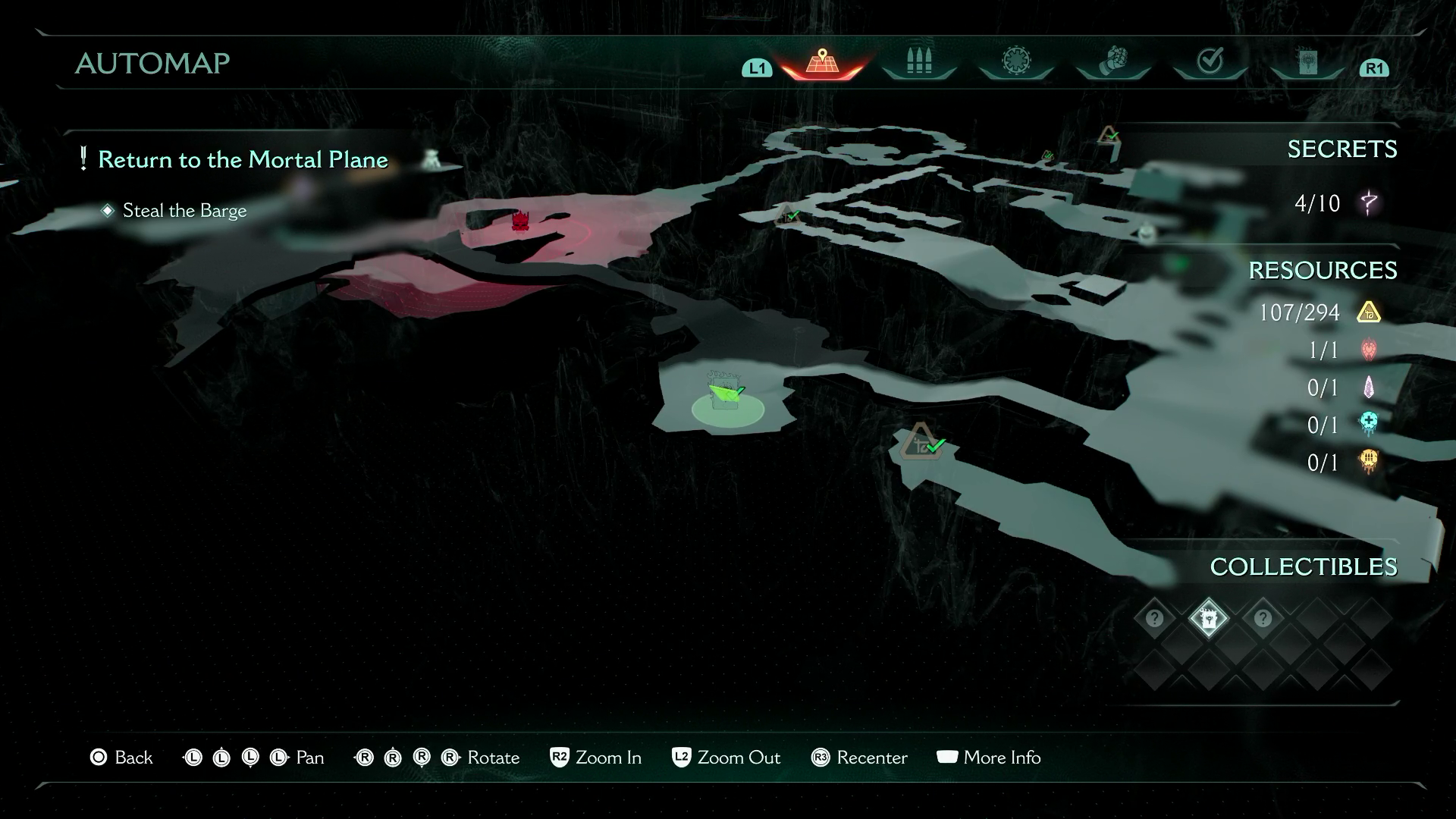
Task: Select the ammunition/weapons menu icon
Action: click(918, 62)
